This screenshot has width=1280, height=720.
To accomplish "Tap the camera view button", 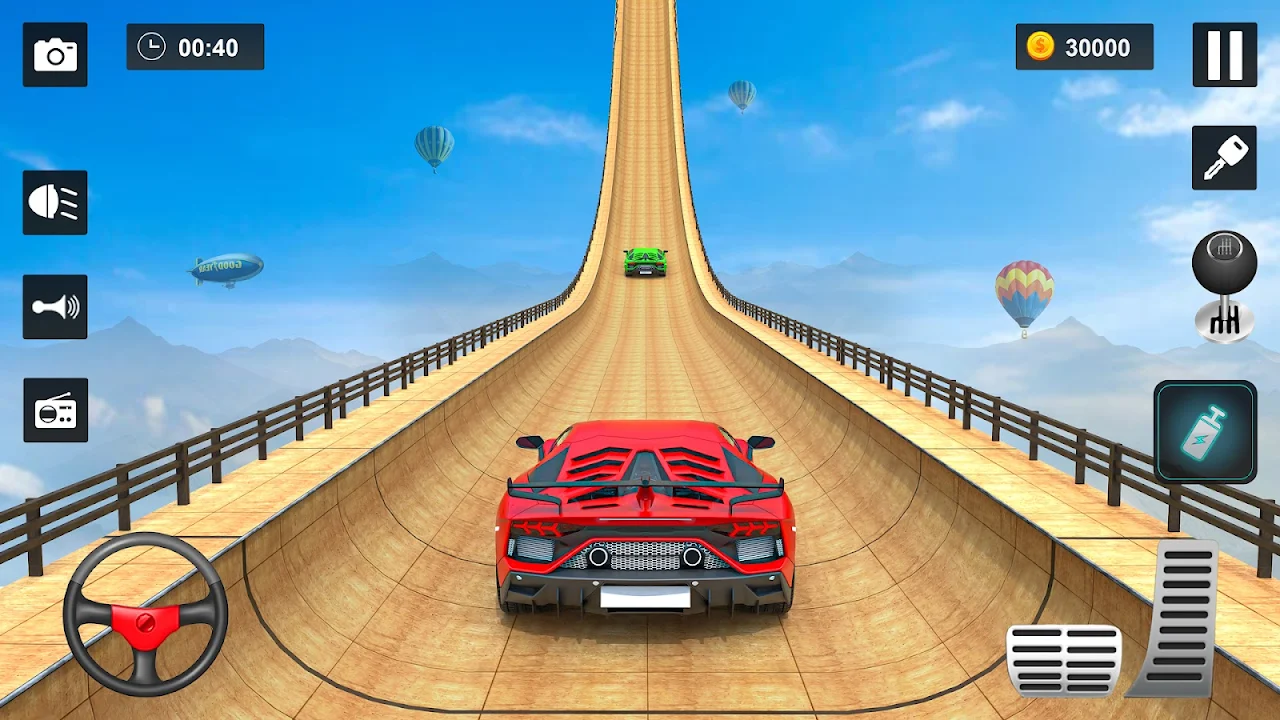I will pyautogui.click(x=55, y=55).
